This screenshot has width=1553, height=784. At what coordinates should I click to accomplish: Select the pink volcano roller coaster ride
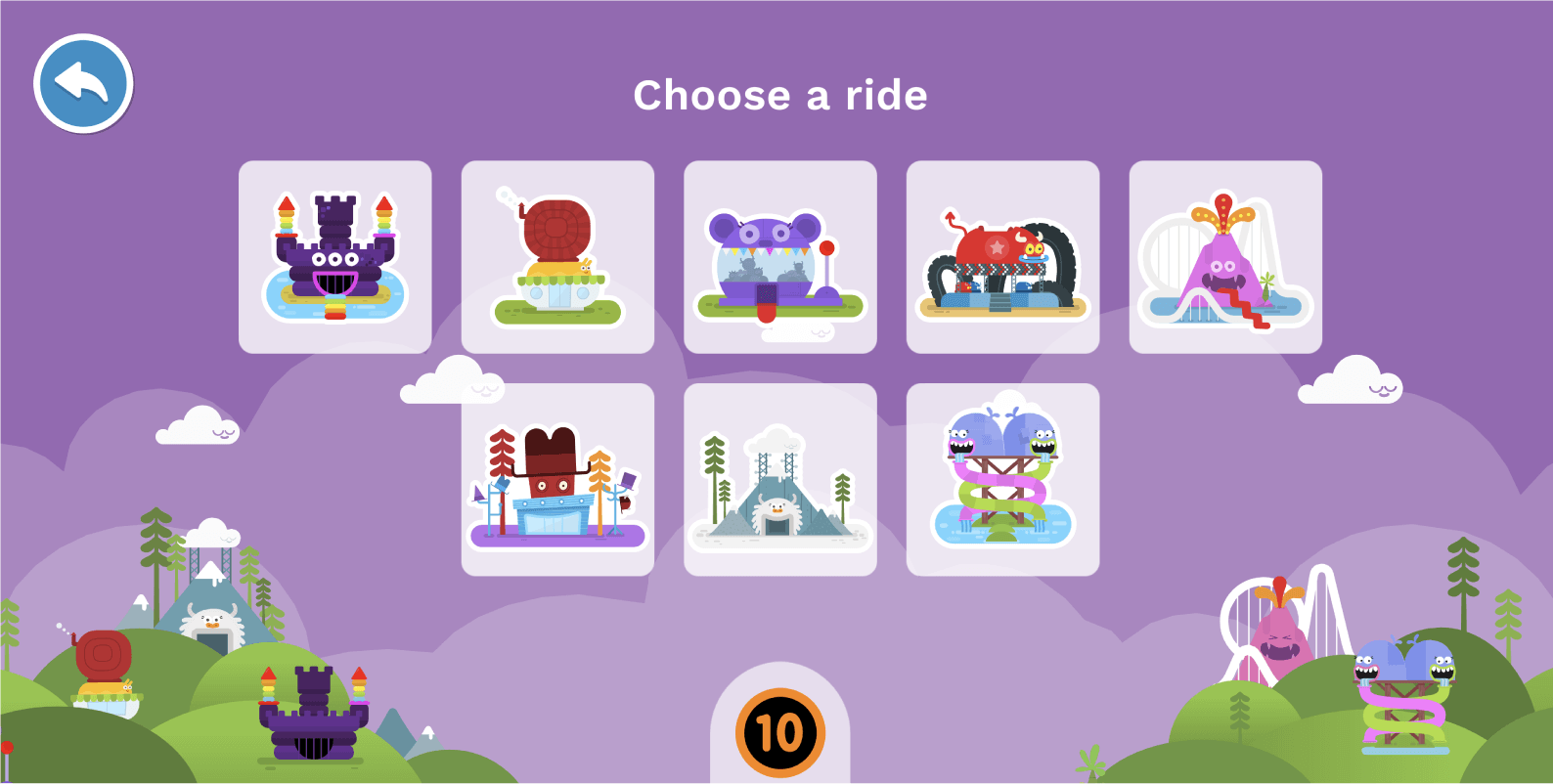(x=1224, y=256)
